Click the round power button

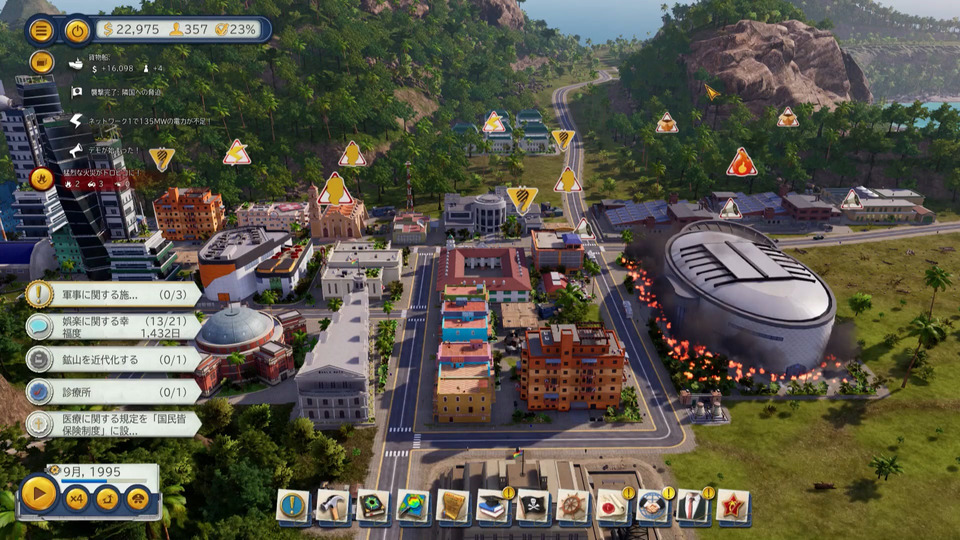point(77,30)
